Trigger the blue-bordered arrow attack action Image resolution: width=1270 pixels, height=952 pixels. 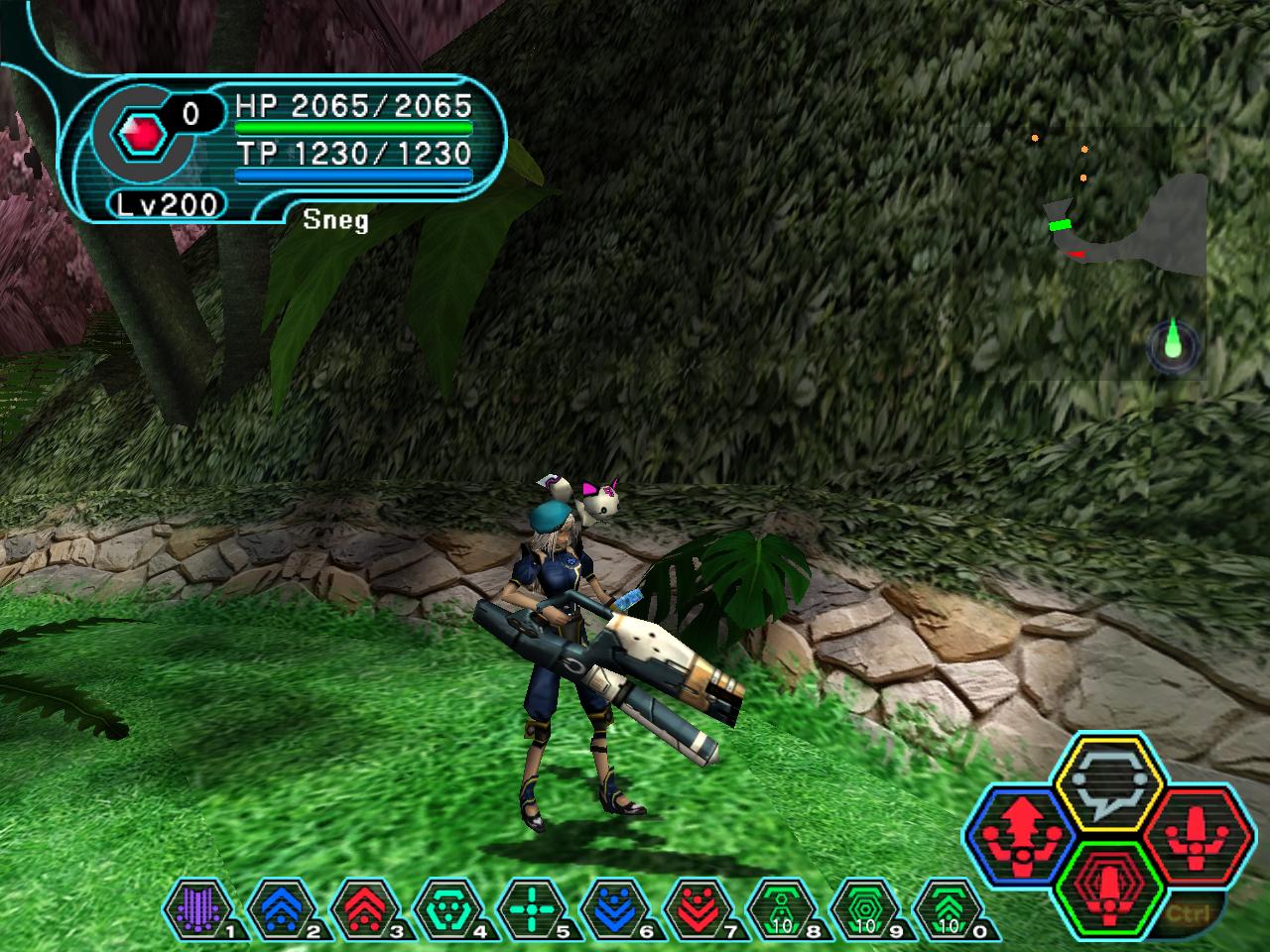[x=1020, y=831]
